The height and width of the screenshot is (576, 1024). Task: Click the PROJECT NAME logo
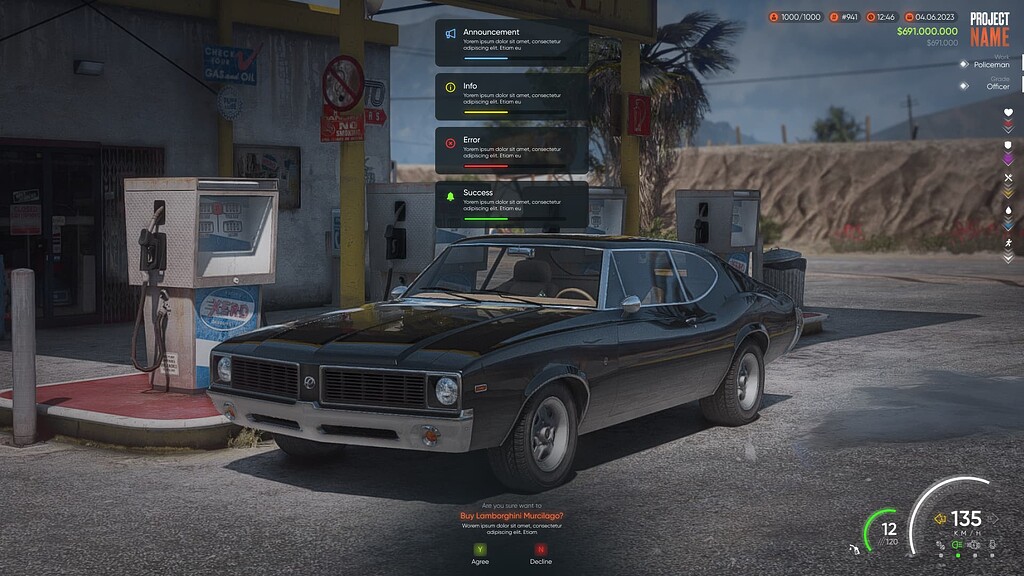(x=989, y=29)
